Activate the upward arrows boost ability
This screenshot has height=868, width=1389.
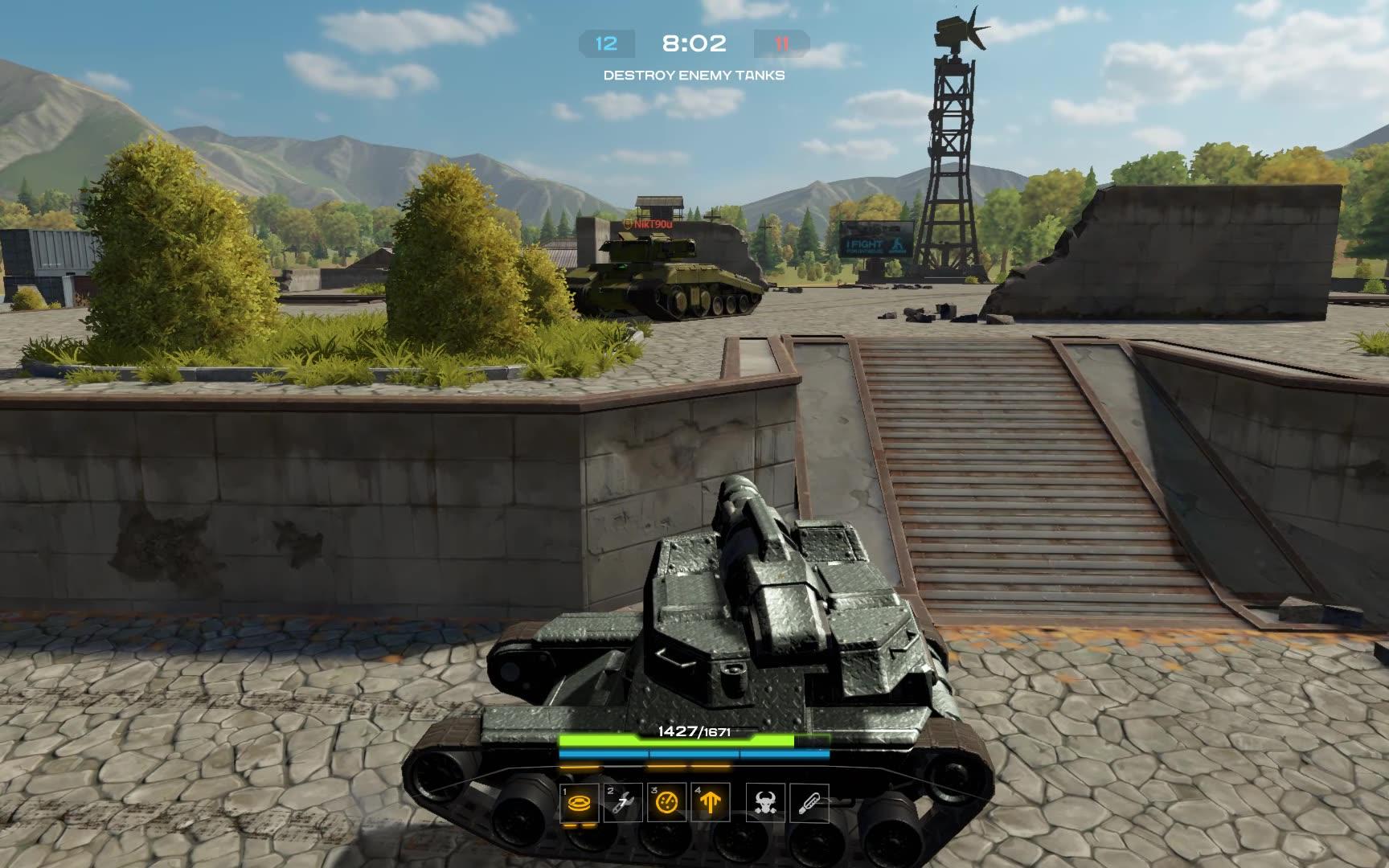point(711,801)
